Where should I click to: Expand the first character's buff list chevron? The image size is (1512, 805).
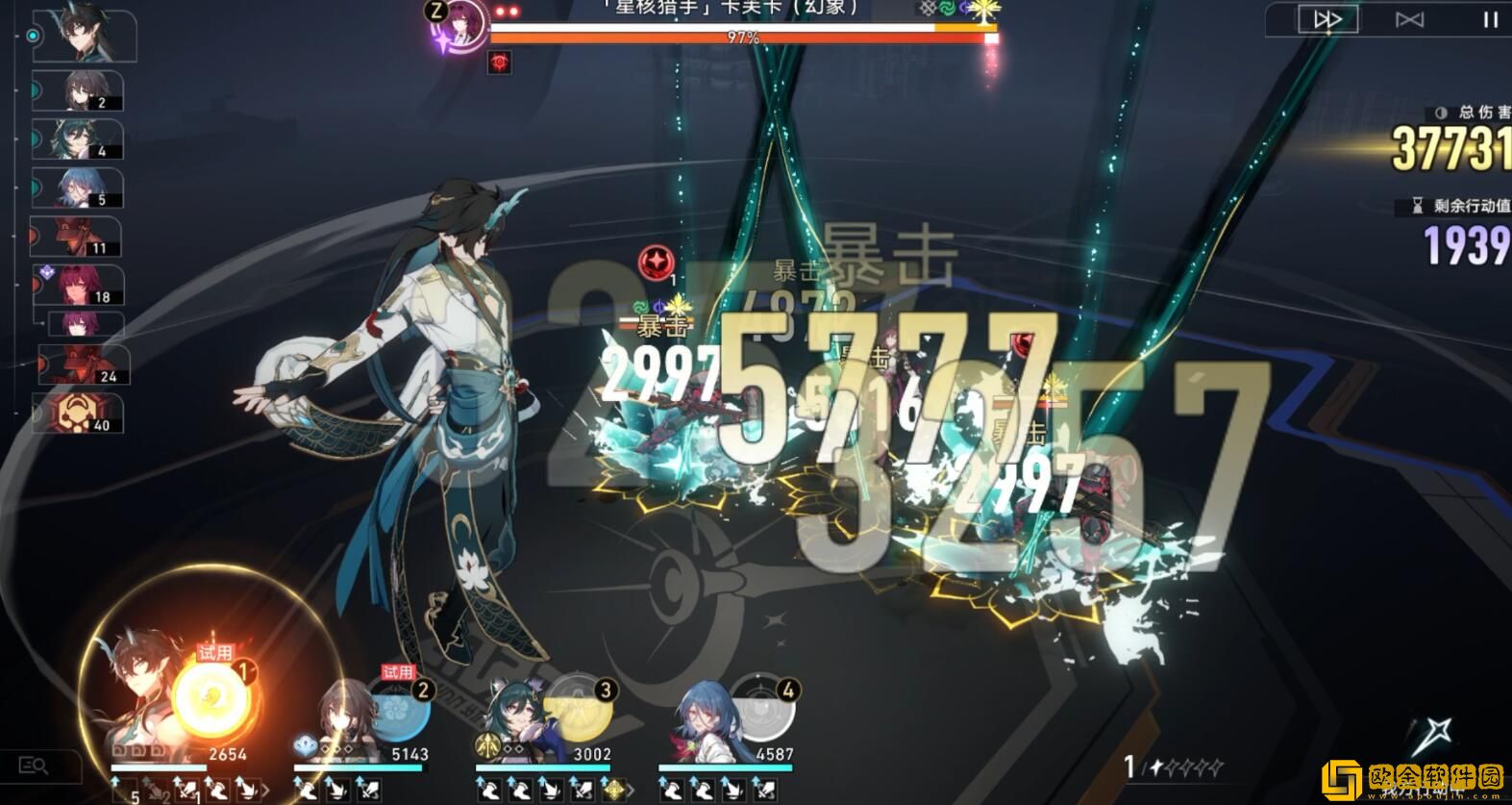pyautogui.click(x=264, y=789)
